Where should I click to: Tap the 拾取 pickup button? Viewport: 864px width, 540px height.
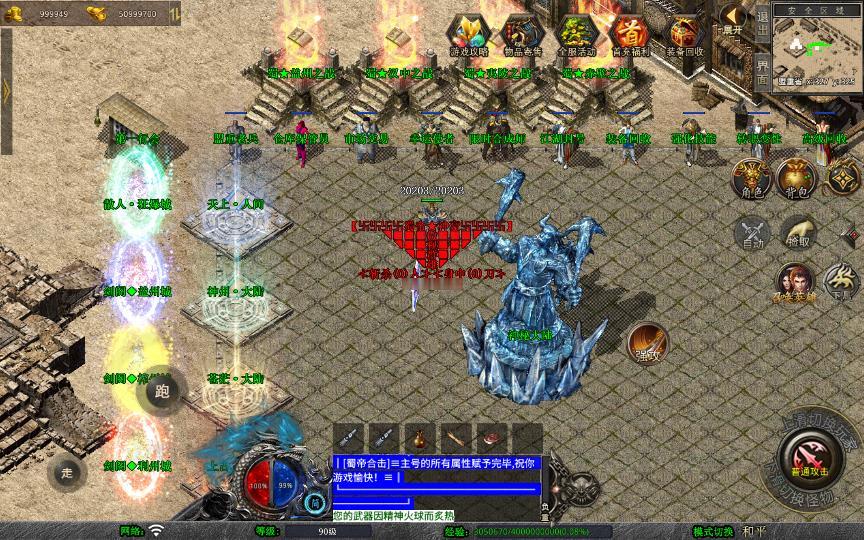click(797, 232)
